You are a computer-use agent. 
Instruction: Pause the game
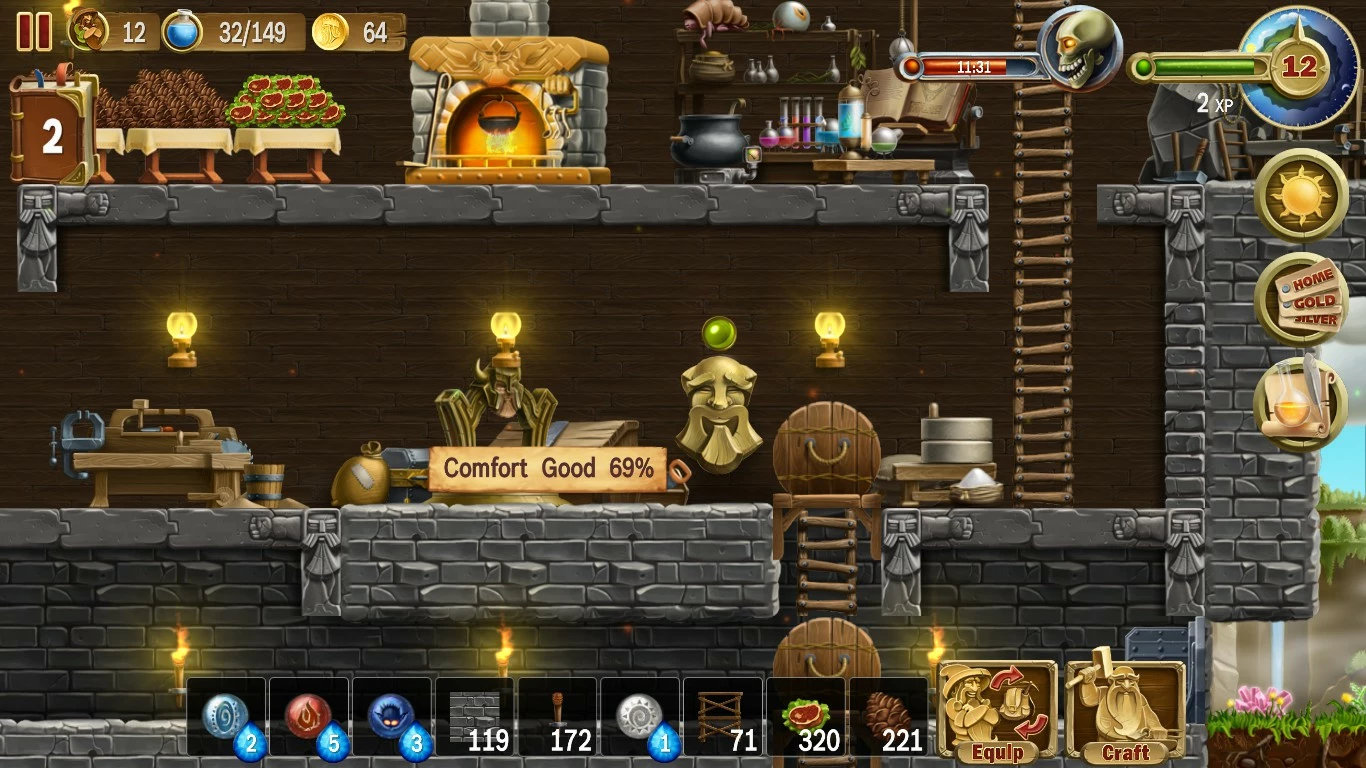[x=34, y=32]
